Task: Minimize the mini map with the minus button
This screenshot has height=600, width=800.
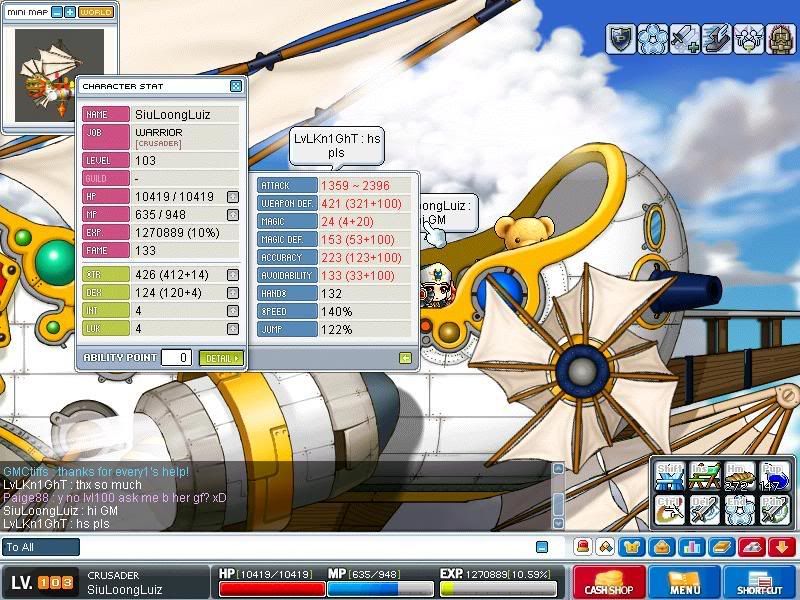Action: tap(56, 12)
